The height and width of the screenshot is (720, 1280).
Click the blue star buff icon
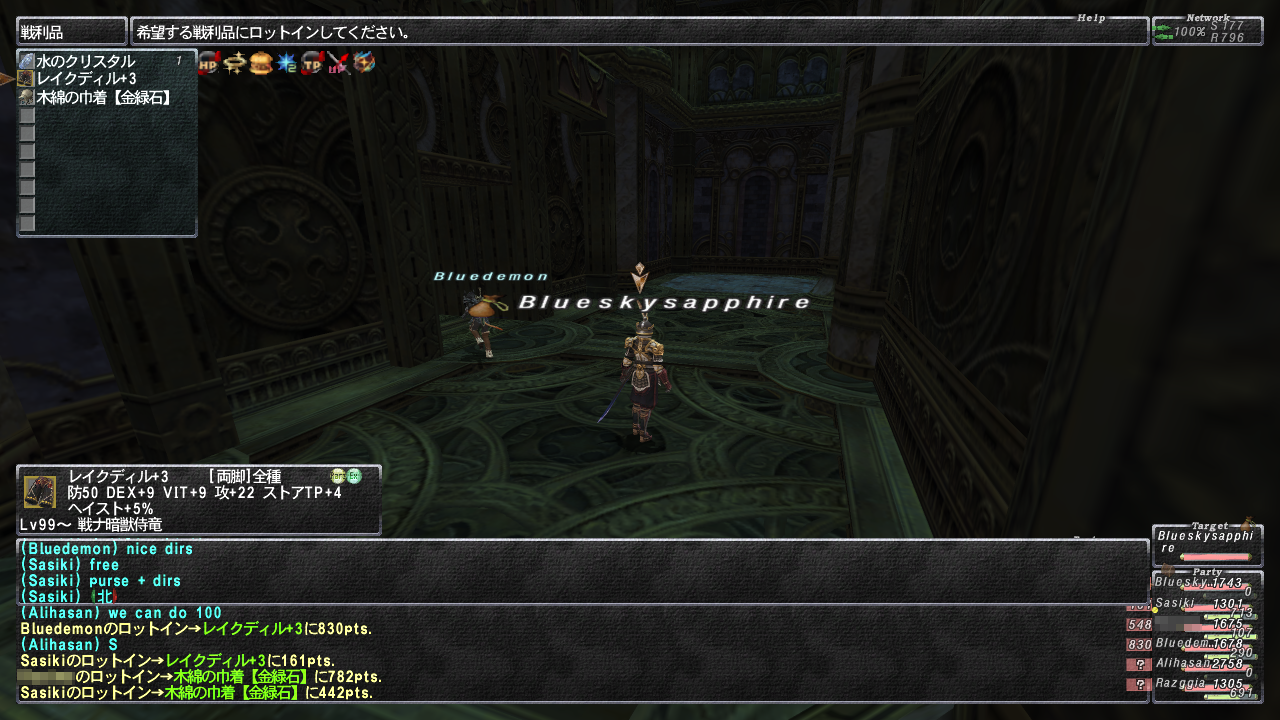(287, 63)
